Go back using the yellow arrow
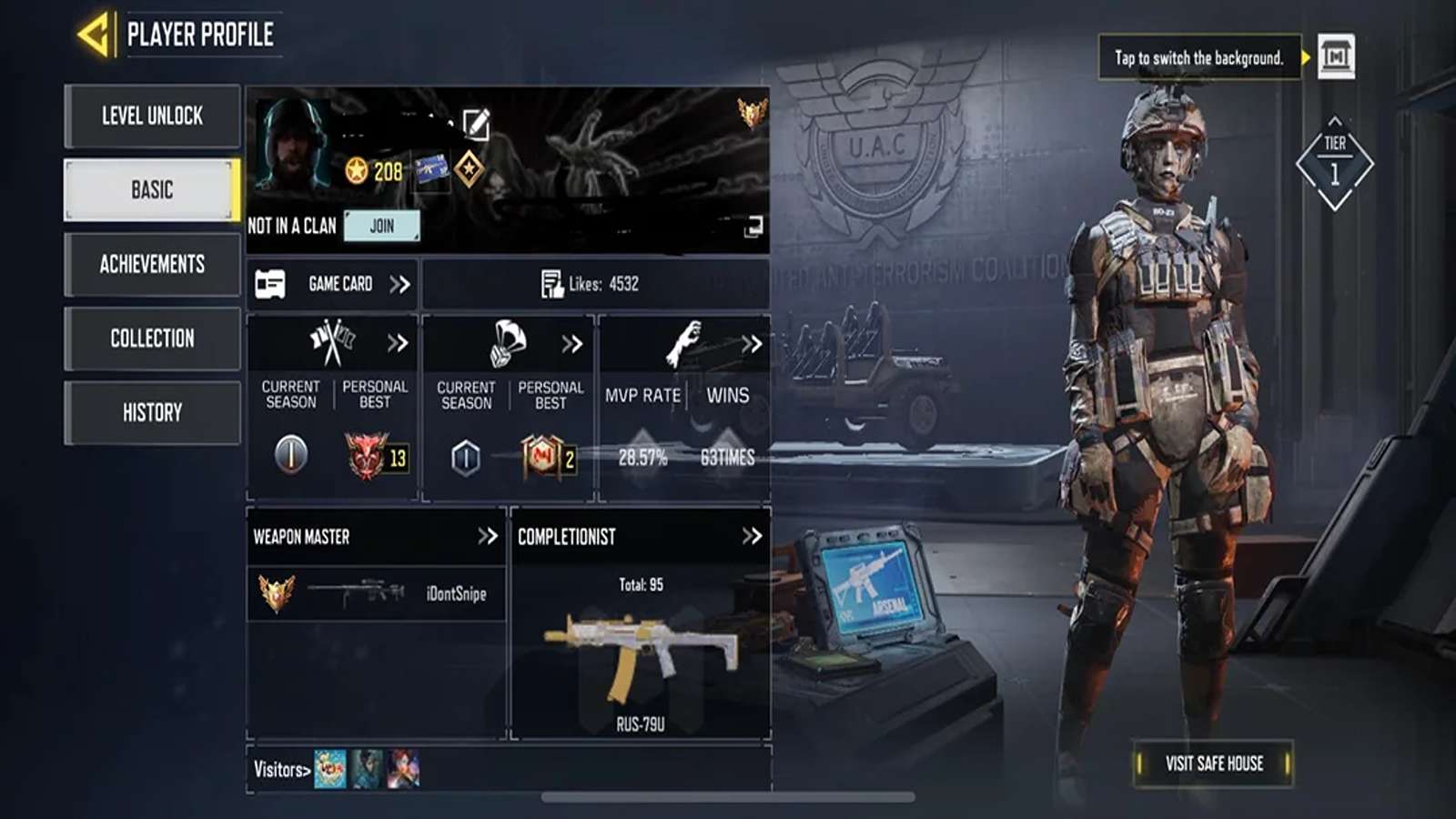This screenshot has width=1456, height=819. coord(96,35)
